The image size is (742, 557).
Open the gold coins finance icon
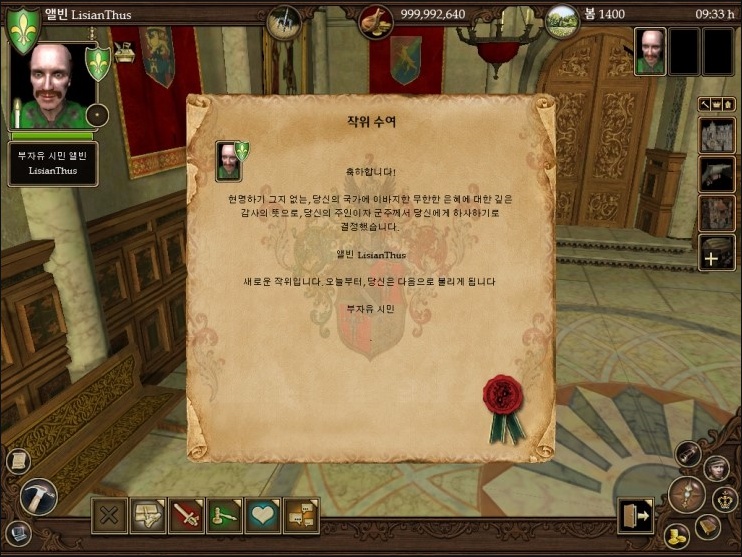[x=678, y=534]
